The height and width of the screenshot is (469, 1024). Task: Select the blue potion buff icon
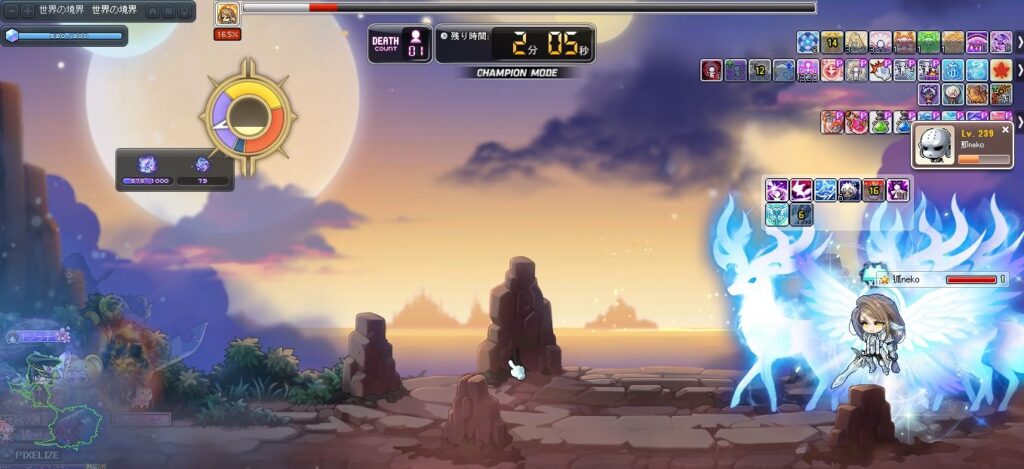coord(904,122)
